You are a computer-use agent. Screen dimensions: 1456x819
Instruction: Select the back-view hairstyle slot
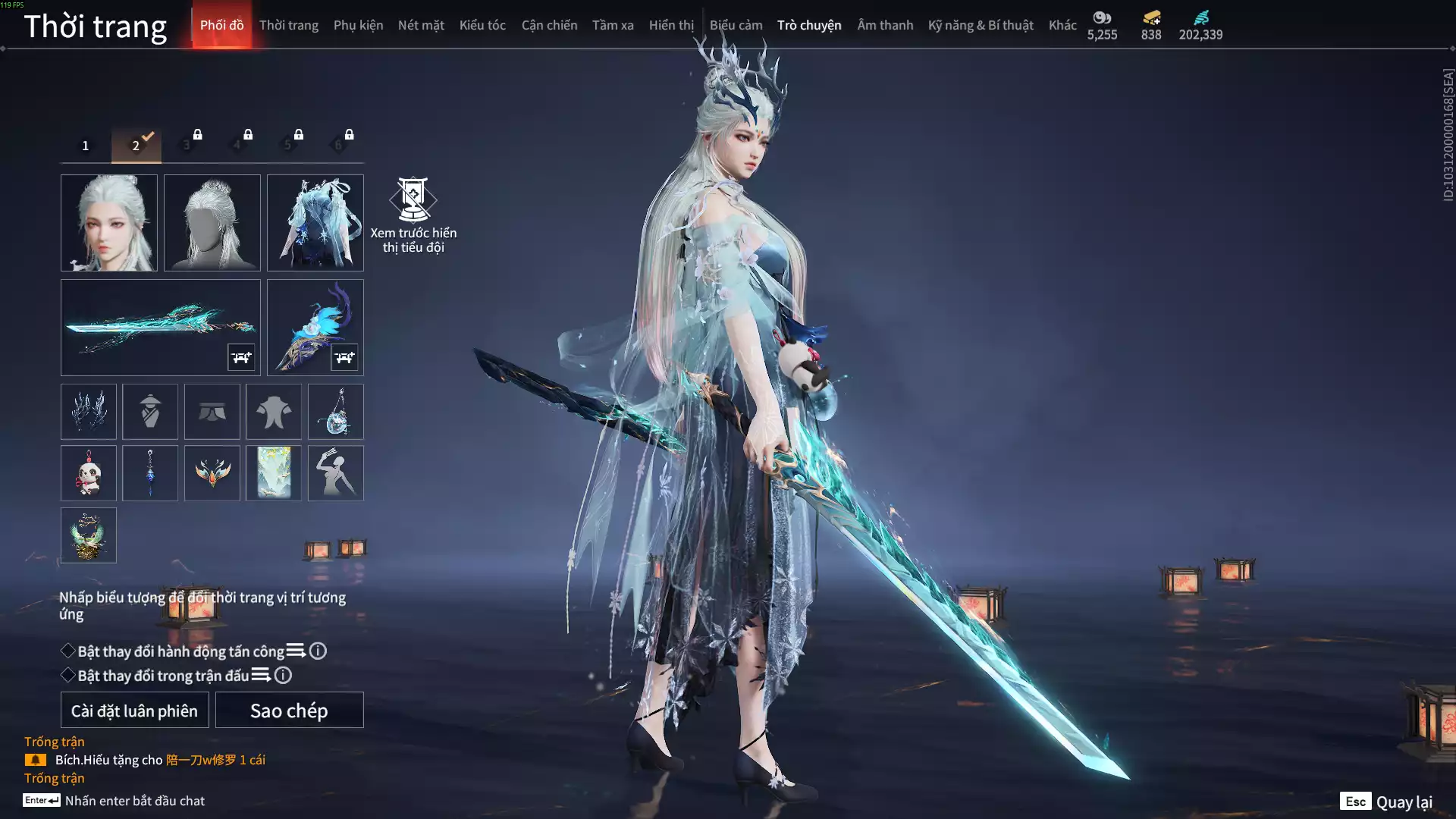pyautogui.click(x=212, y=223)
